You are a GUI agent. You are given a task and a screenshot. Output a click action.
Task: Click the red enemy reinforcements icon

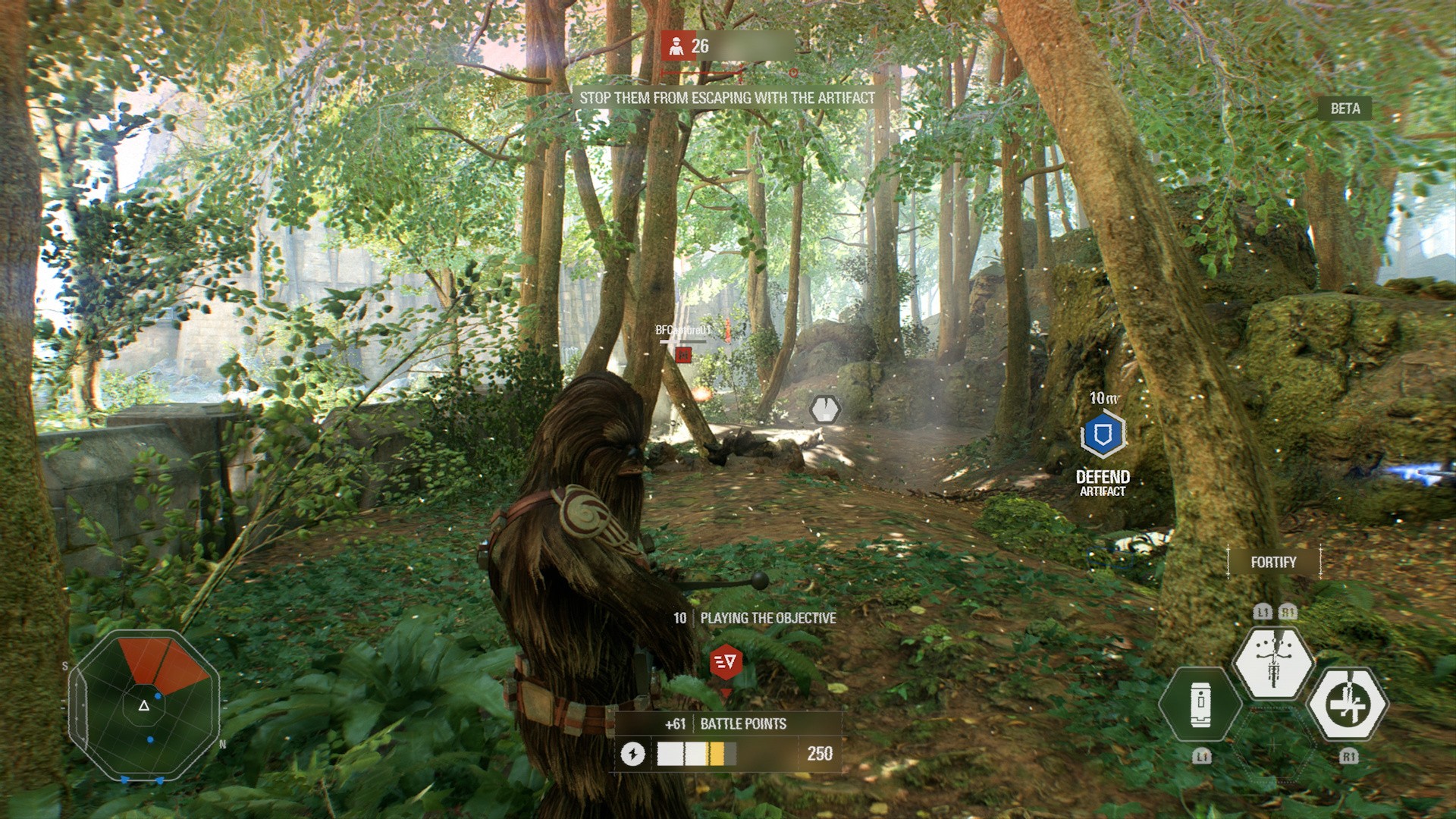pos(675,46)
